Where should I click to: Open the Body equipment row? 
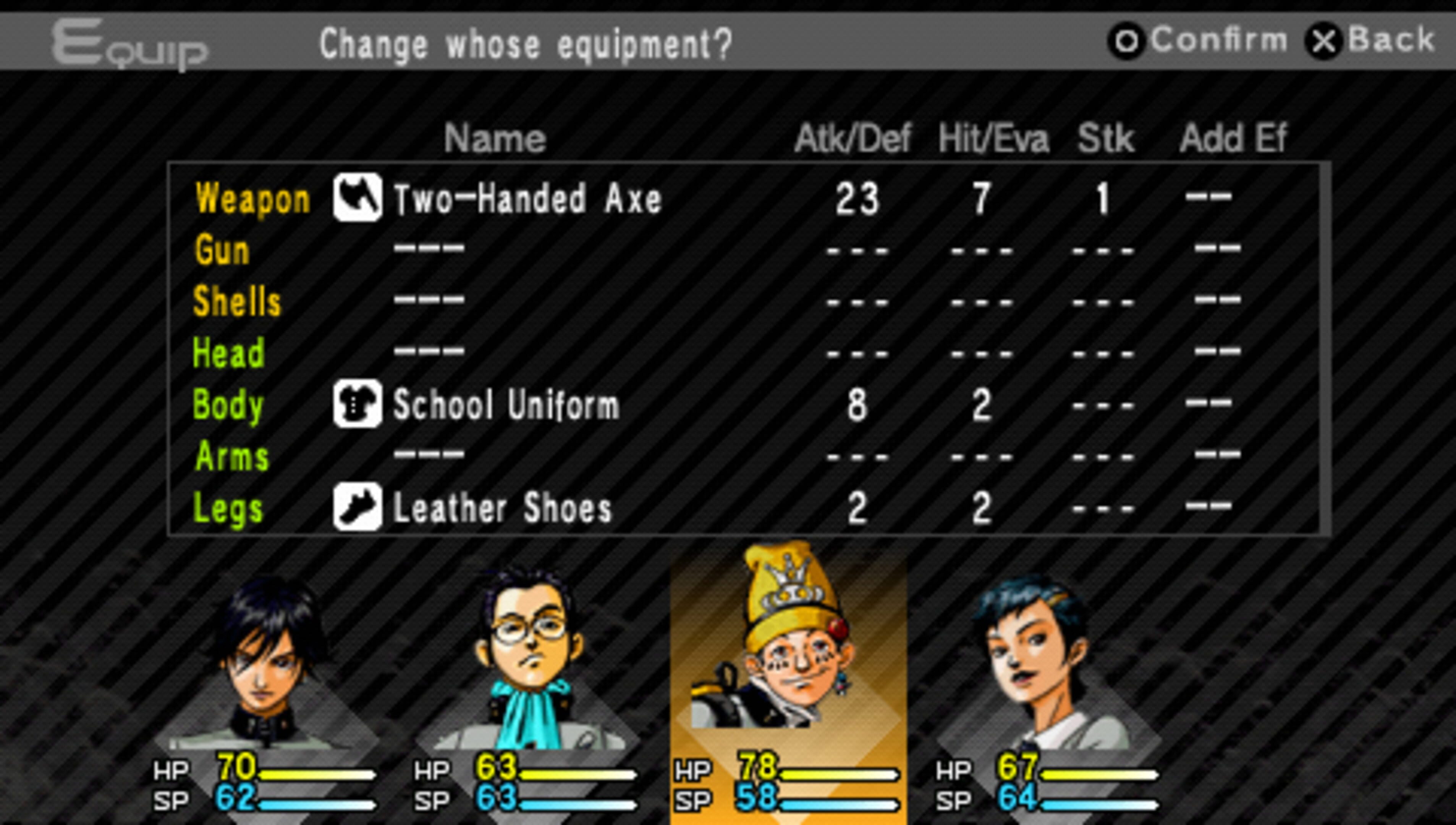(x=504, y=404)
